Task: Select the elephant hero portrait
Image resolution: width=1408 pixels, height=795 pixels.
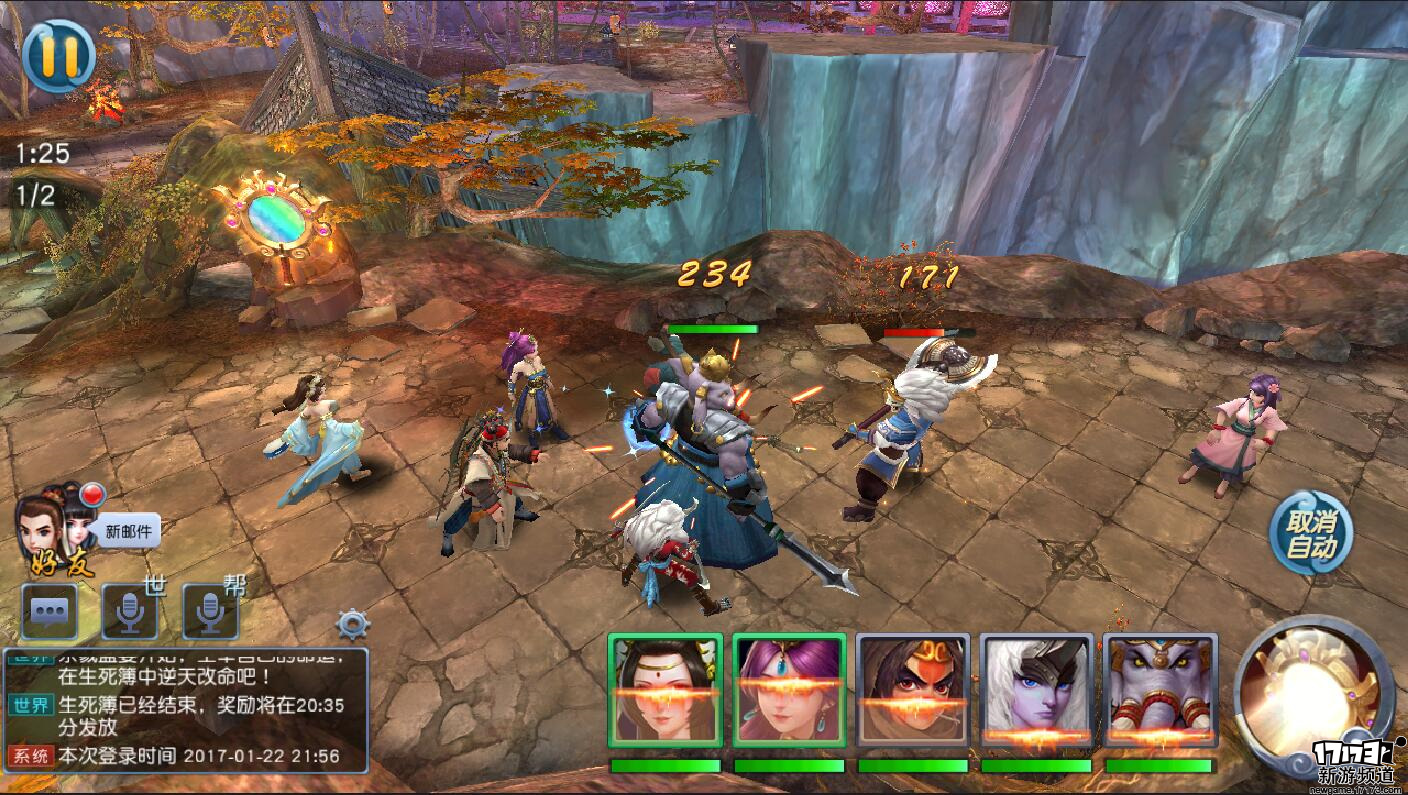Action: (x=1160, y=690)
